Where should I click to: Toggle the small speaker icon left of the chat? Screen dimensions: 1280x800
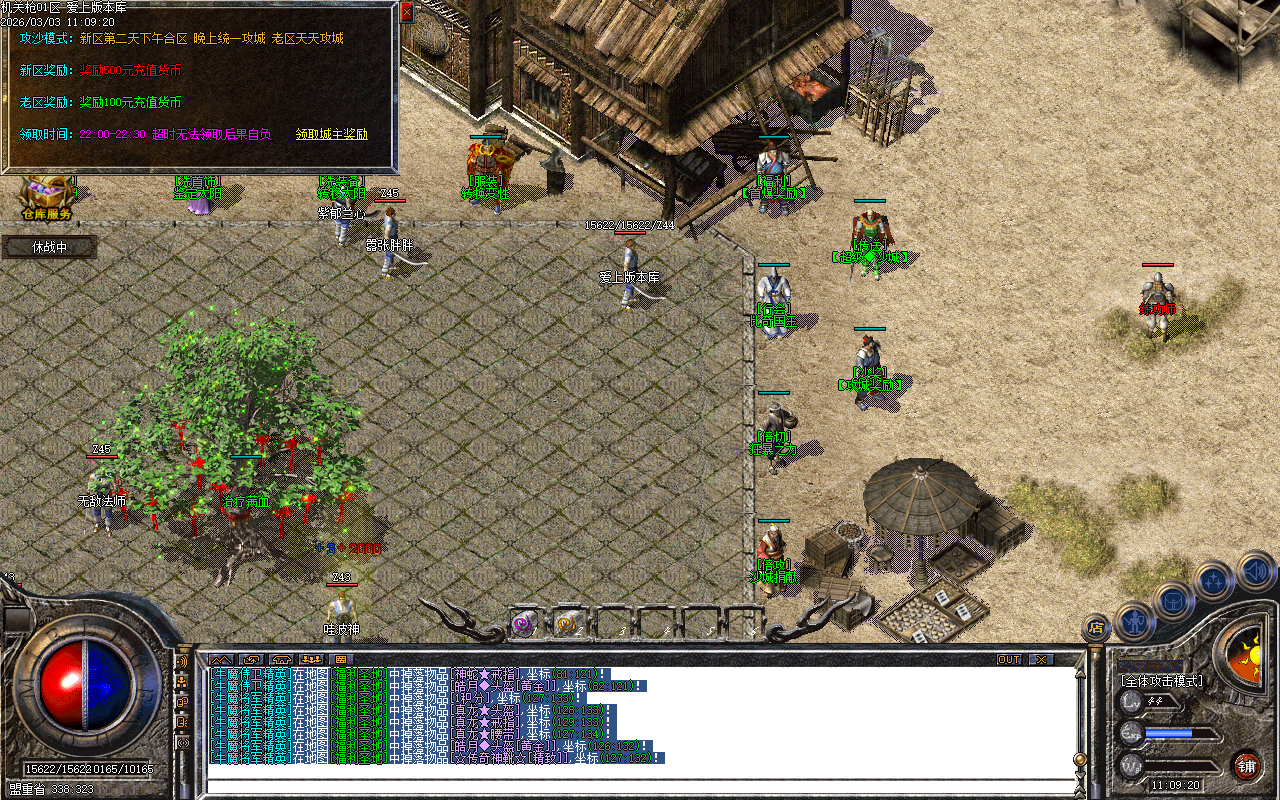pos(182,662)
